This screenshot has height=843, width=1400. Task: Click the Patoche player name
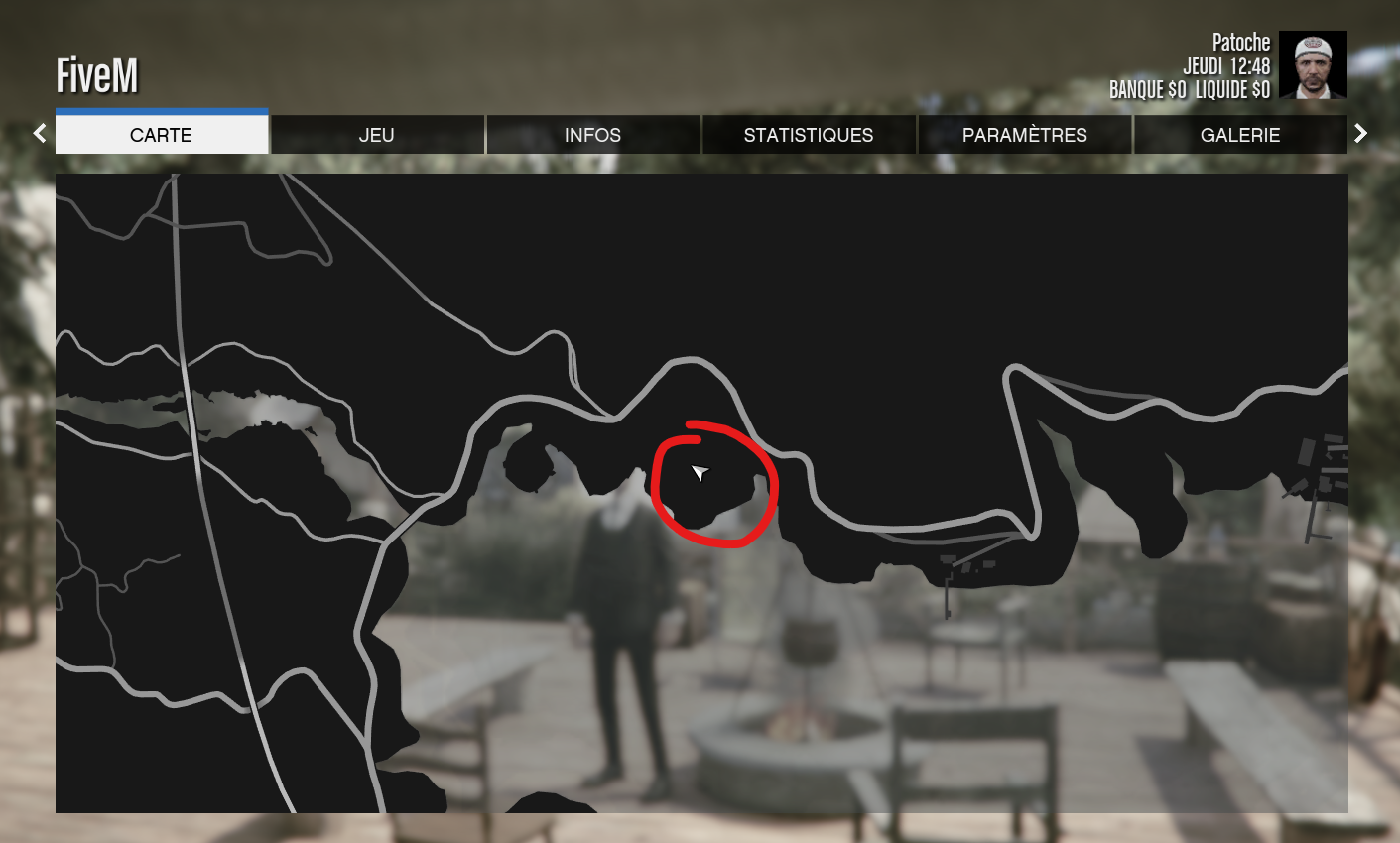1241,42
